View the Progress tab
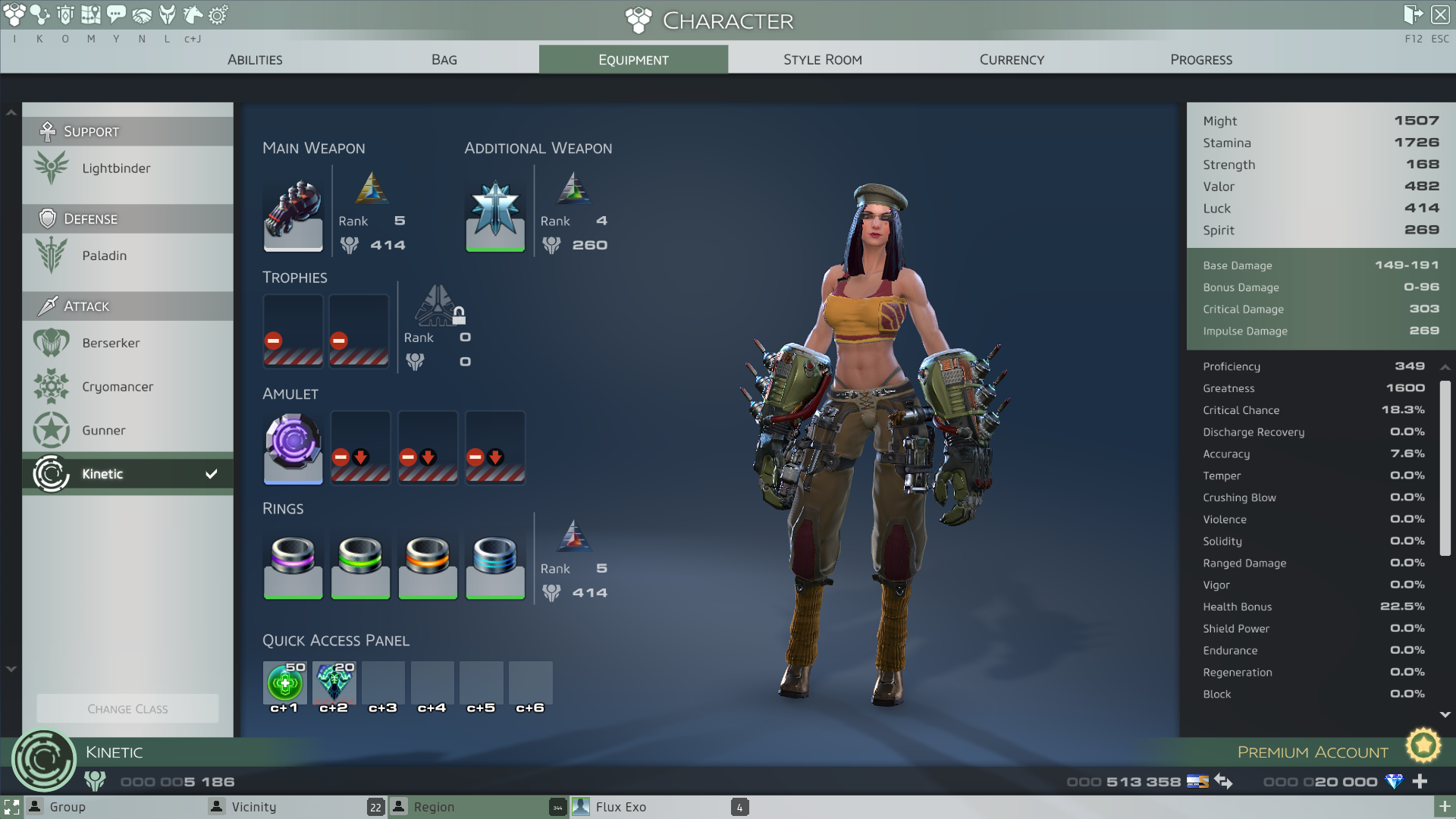This screenshot has width=1456, height=819. (1200, 59)
